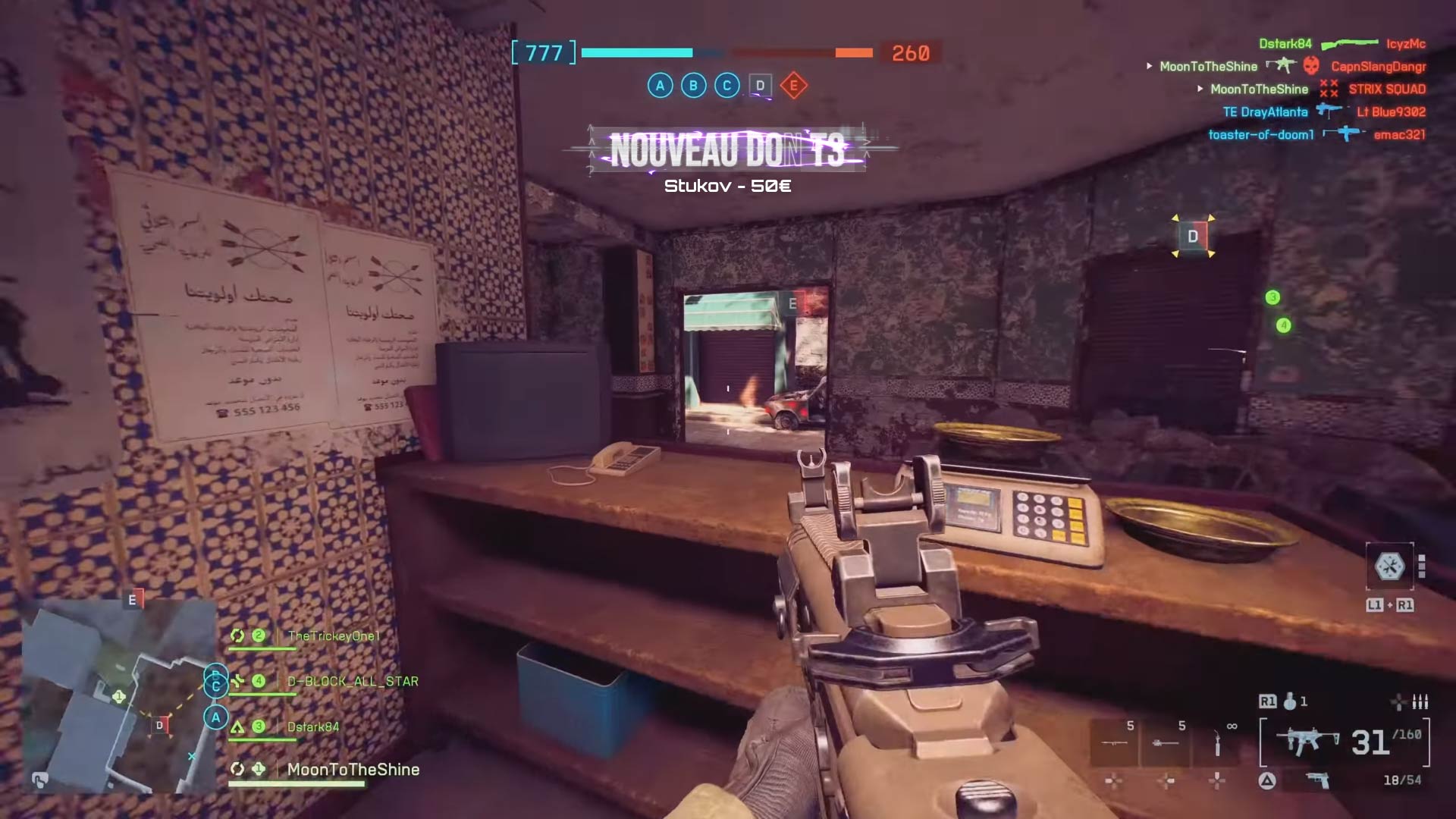Image resolution: width=1456 pixels, height=819 pixels.
Task: Select the grenade icon above ammo counter
Action: (x=1290, y=701)
